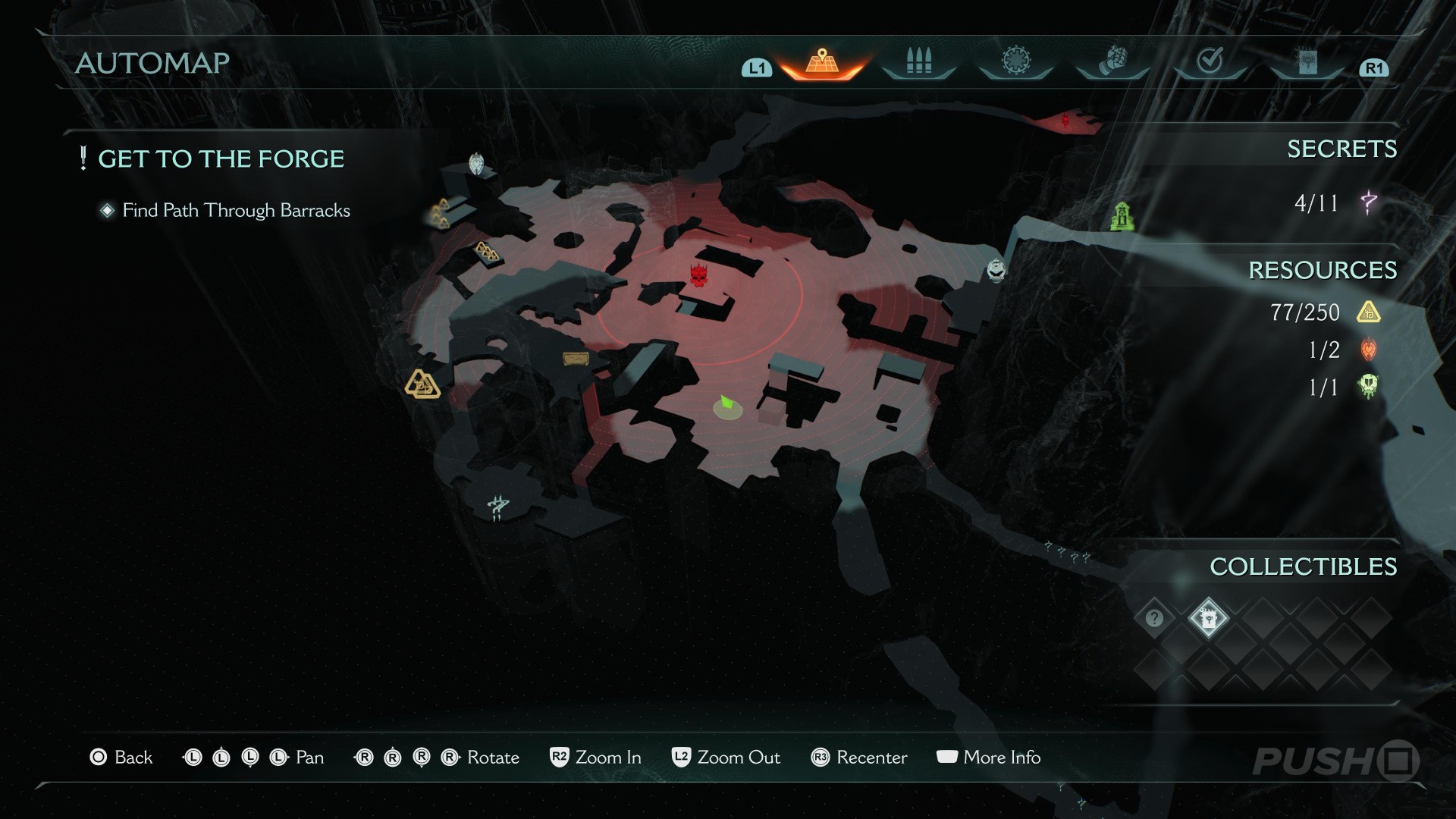The image size is (1456, 819).
Task: Select the green player position arrow
Action: [727, 404]
